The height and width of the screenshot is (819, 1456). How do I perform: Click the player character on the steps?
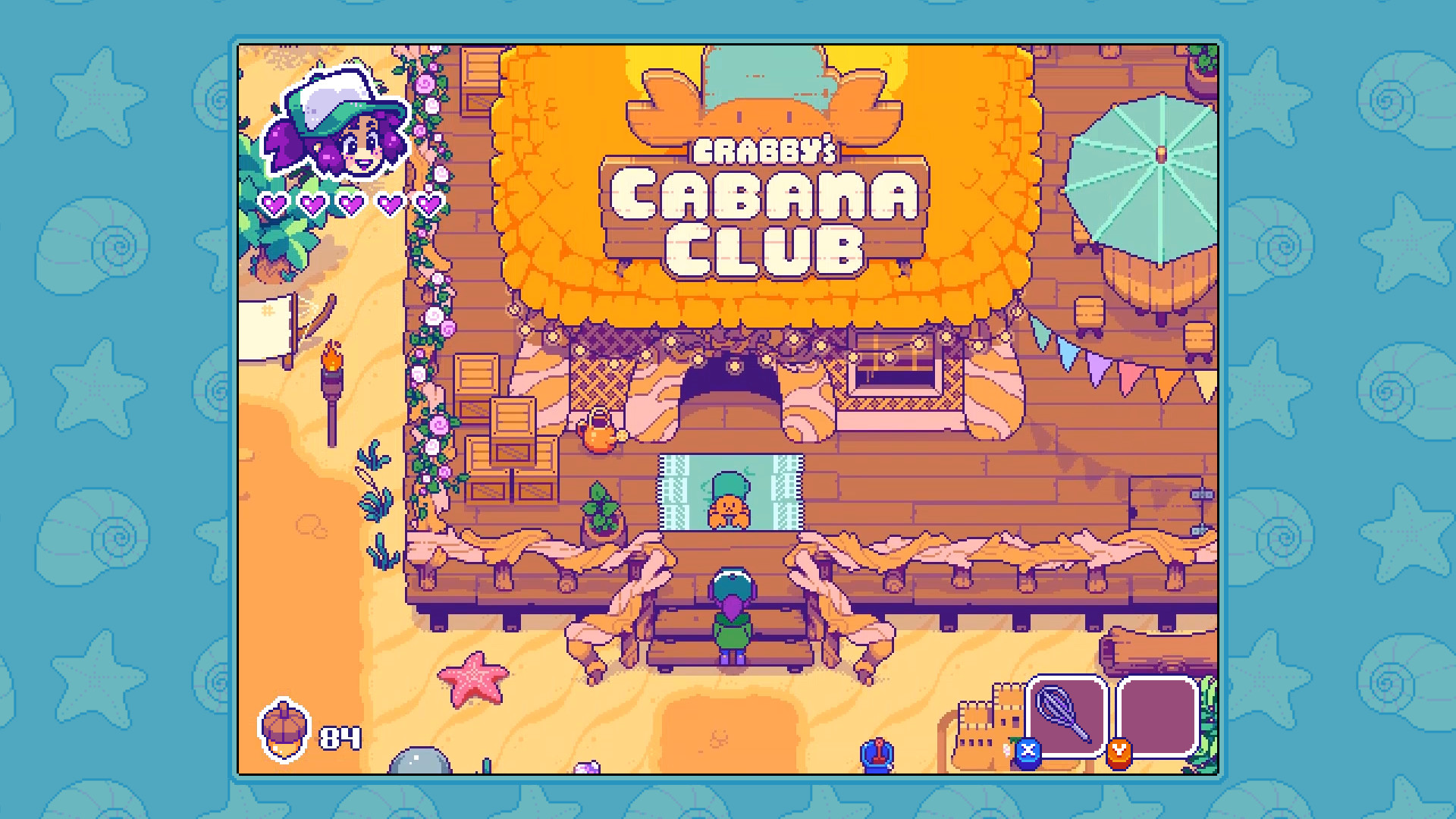click(x=730, y=614)
